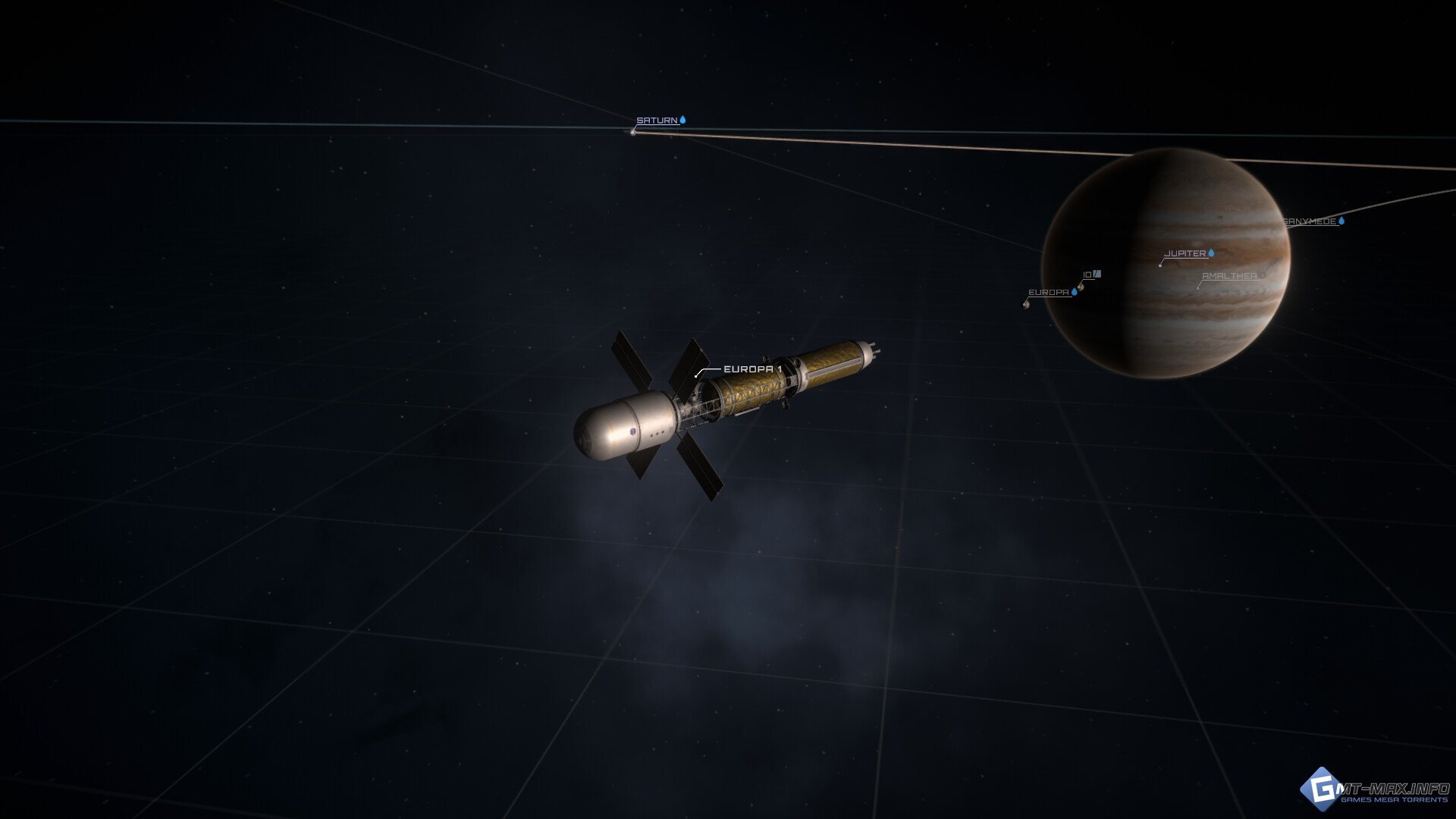Viewport: 1456px width, 819px height.
Task: Select the Jupiter label marker
Action: pos(1185,253)
